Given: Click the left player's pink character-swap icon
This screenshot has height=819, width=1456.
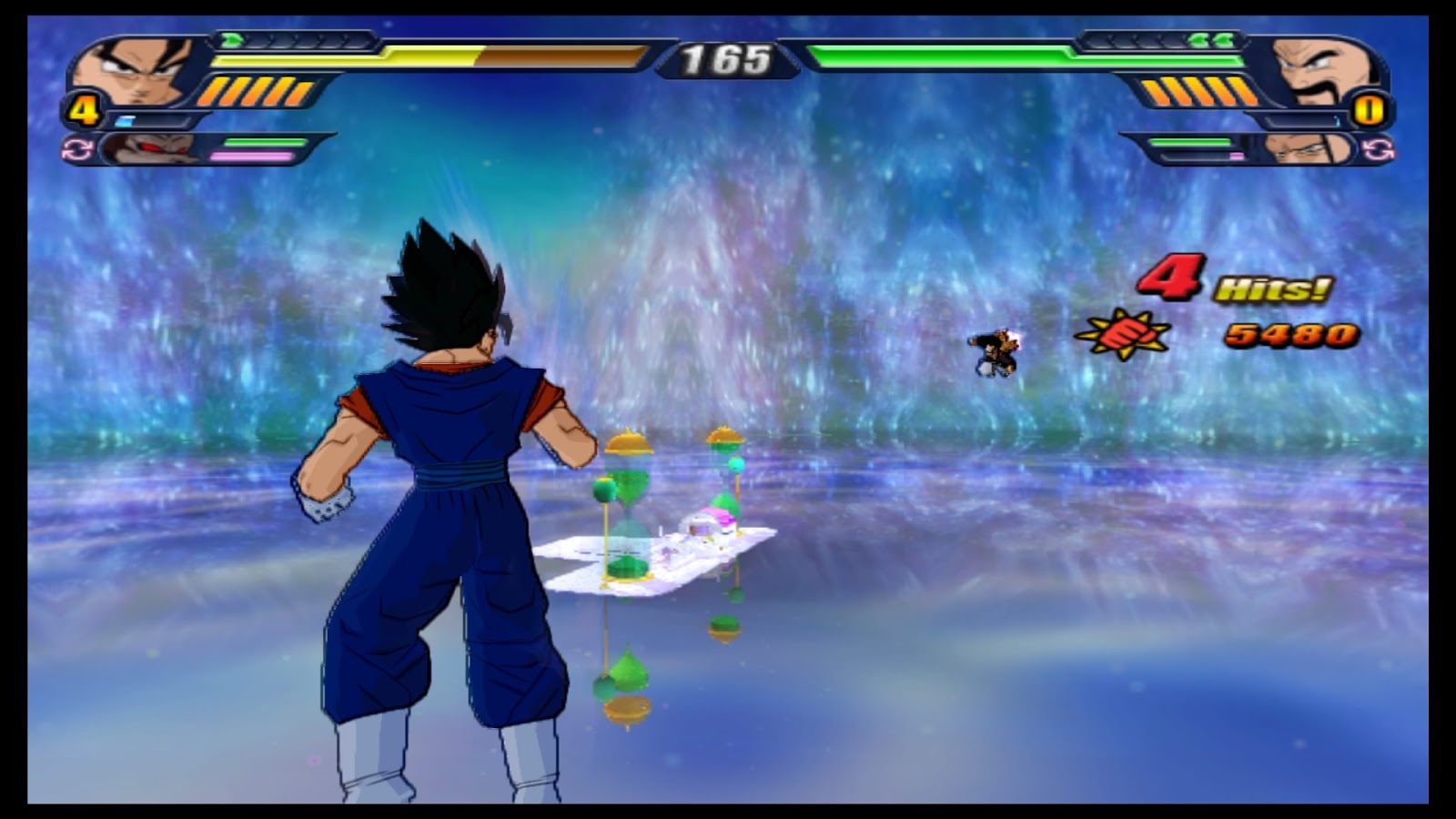Looking at the screenshot, I should 77,148.
